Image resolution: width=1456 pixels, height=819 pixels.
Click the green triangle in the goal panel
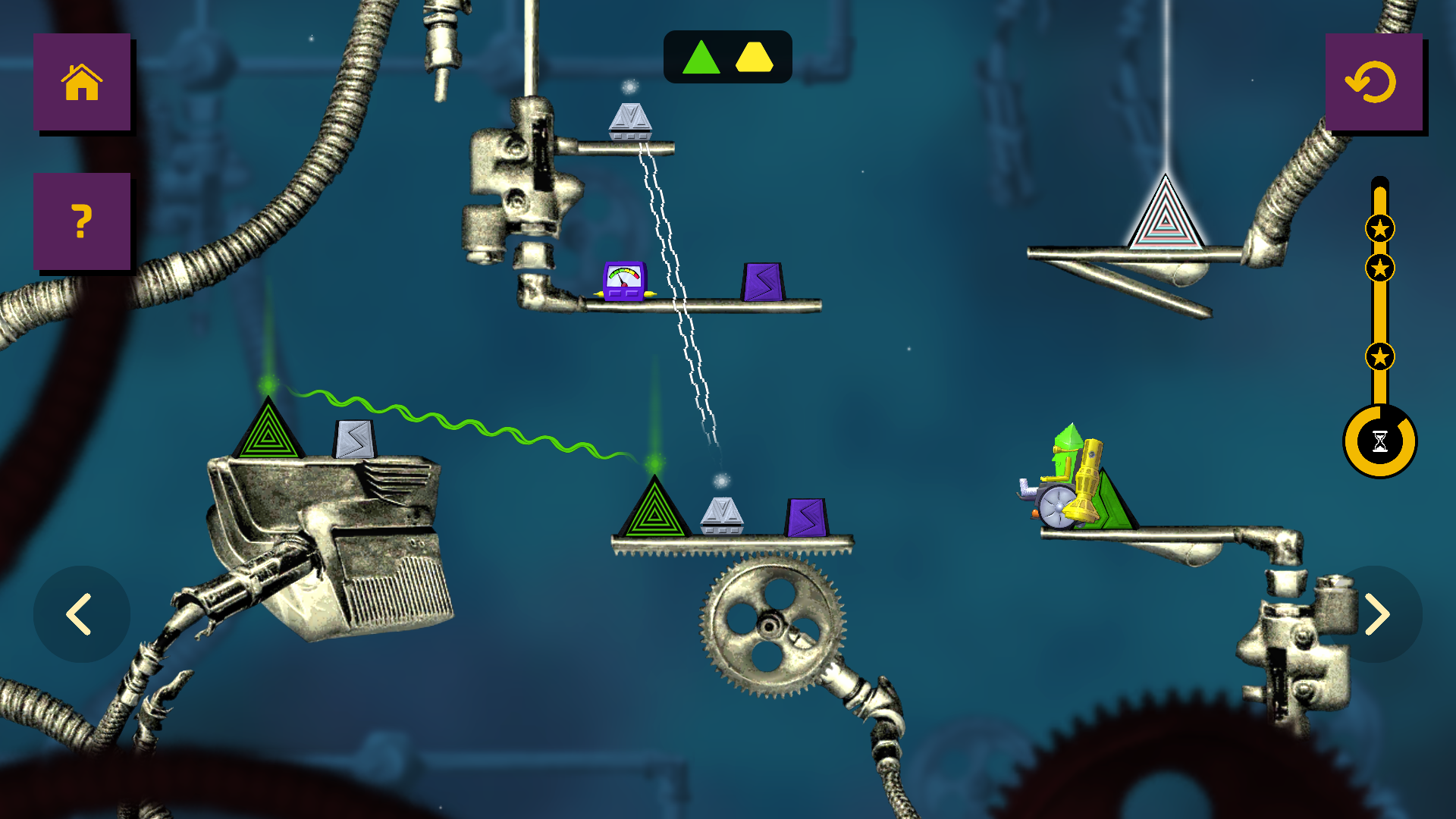(x=701, y=57)
